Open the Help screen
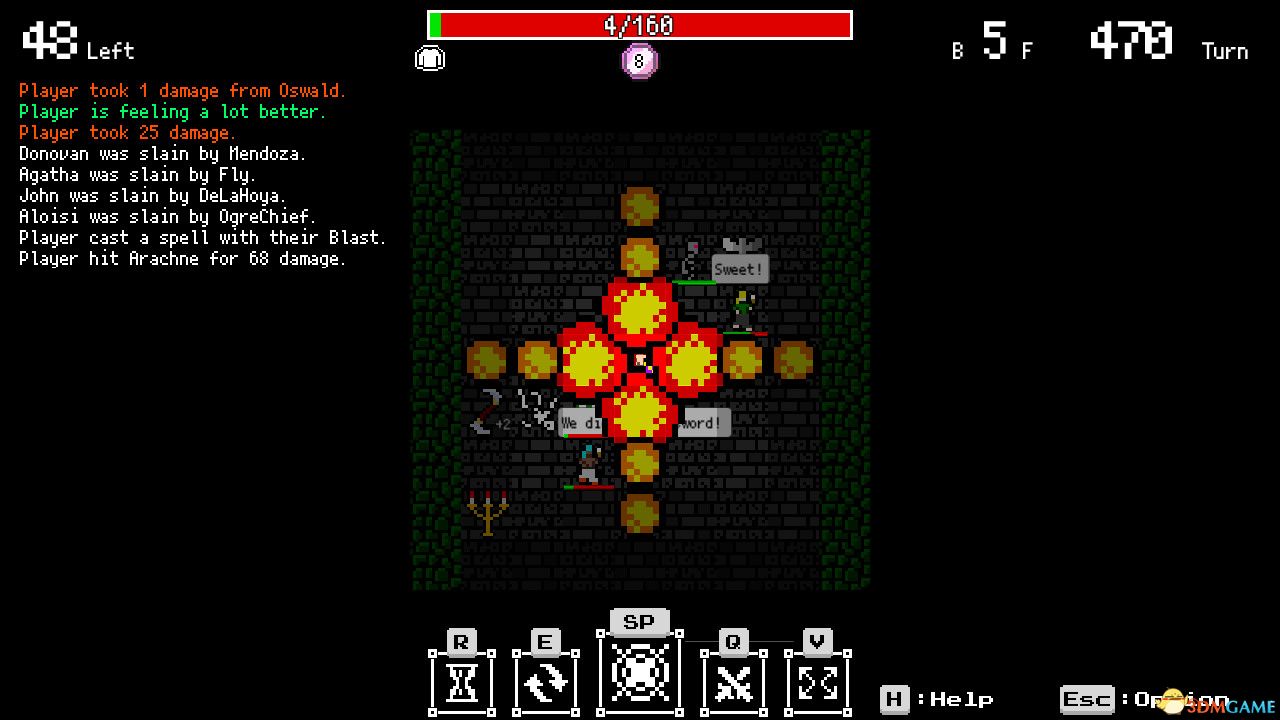1280x720 pixels. pyautogui.click(x=936, y=699)
